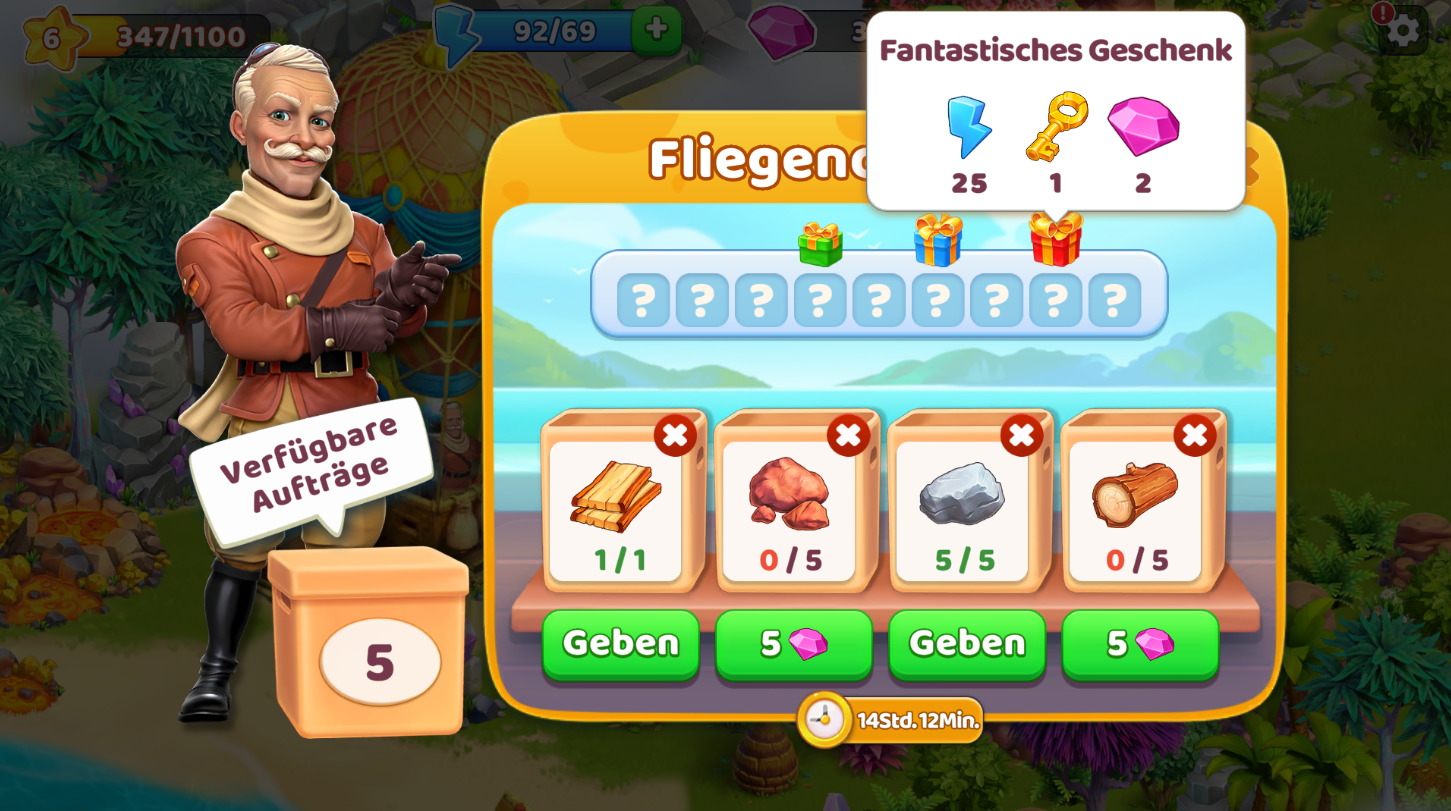Select the green gift box reward
Screen dimensions: 1451x811
820,244
